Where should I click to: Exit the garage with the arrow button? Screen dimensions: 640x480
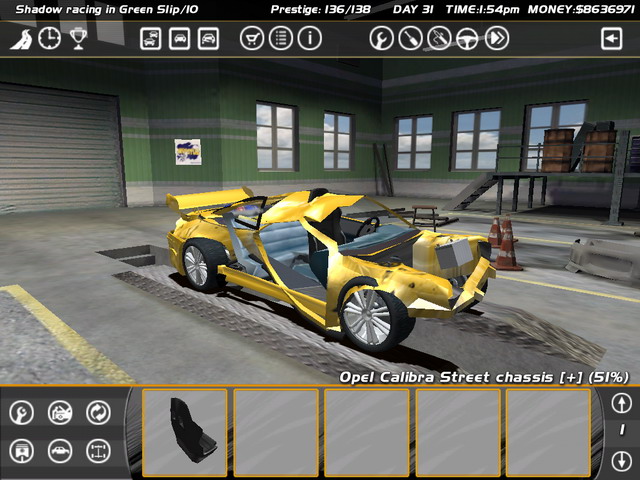(611, 39)
